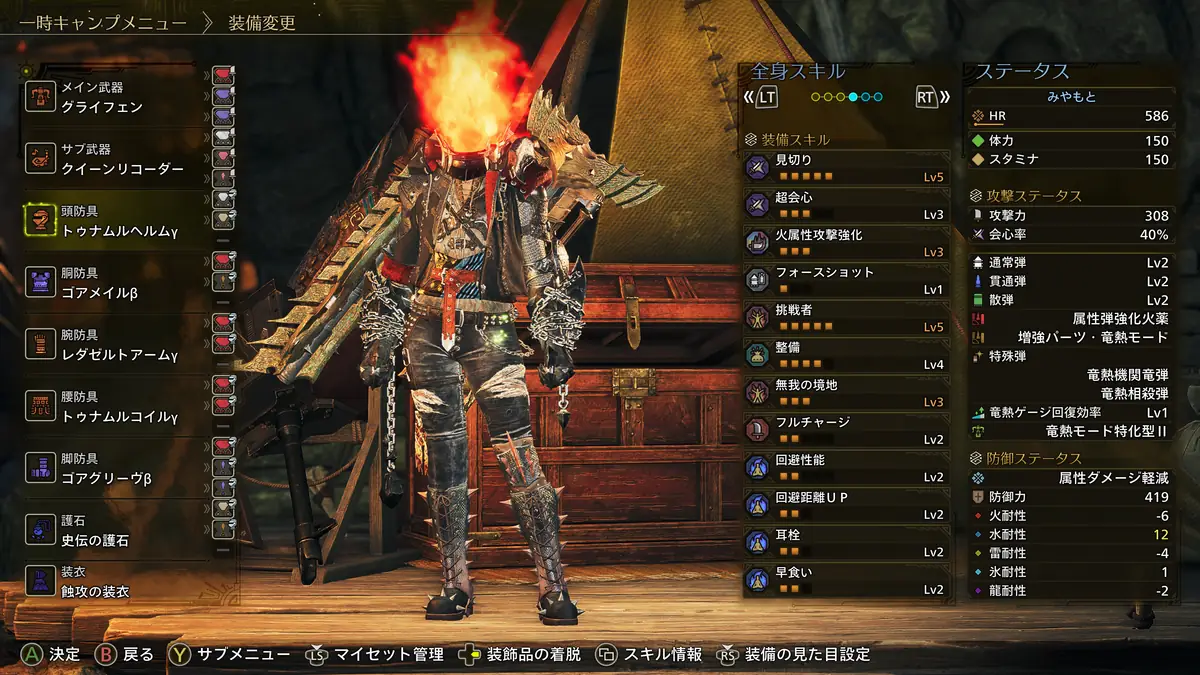Pick the 耳栓 skill entry
The image size is (1200, 675).
click(x=845, y=543)
